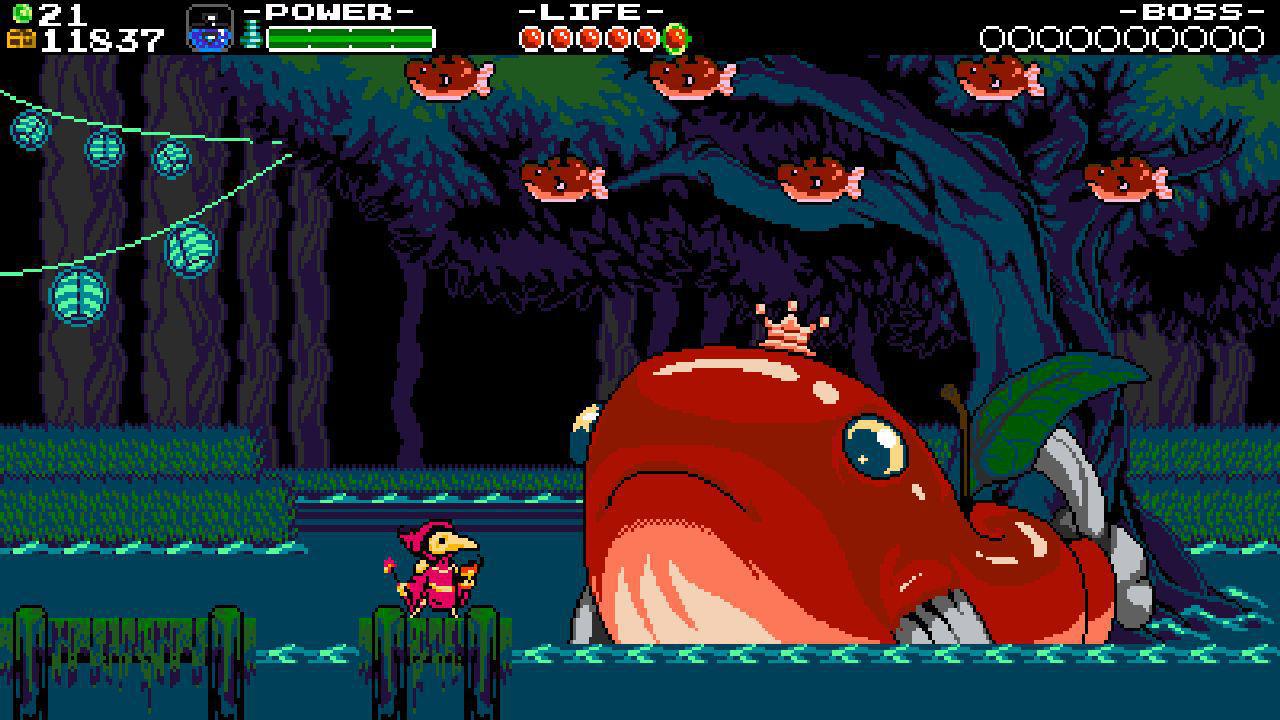Toggle the middle red apple in LIFE row
Screen dimensions: 1280x720
[x=590, y=37]
